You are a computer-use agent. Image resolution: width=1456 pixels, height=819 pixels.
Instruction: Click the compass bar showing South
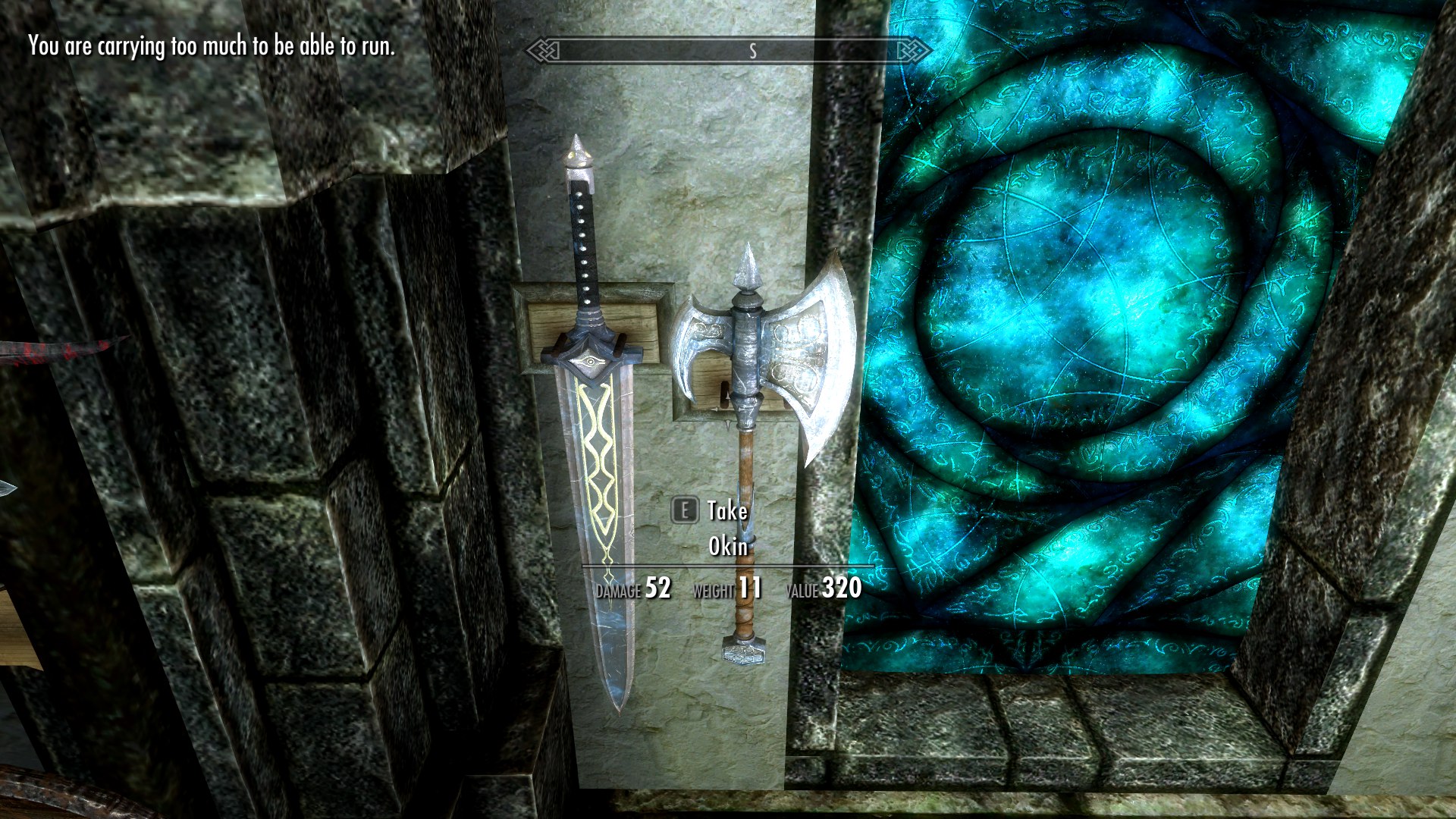(728, 51)
